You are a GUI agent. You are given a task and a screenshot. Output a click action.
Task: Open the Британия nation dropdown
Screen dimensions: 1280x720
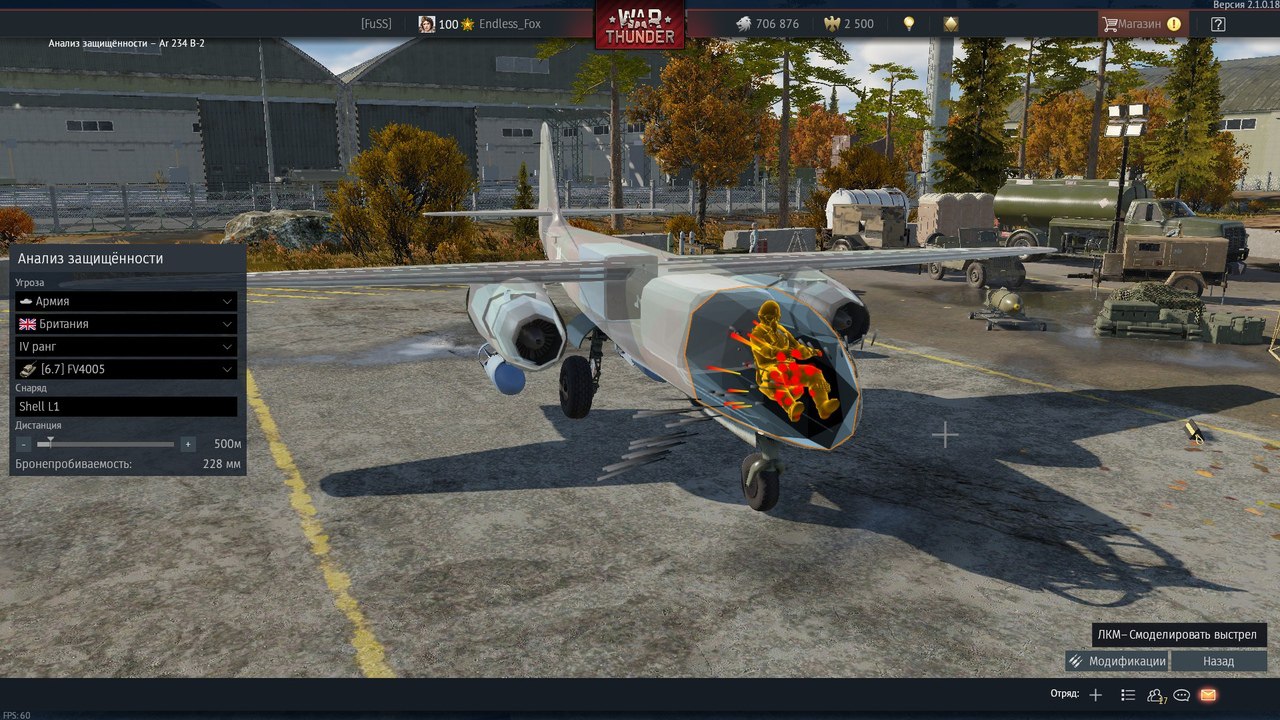(126, 324)
